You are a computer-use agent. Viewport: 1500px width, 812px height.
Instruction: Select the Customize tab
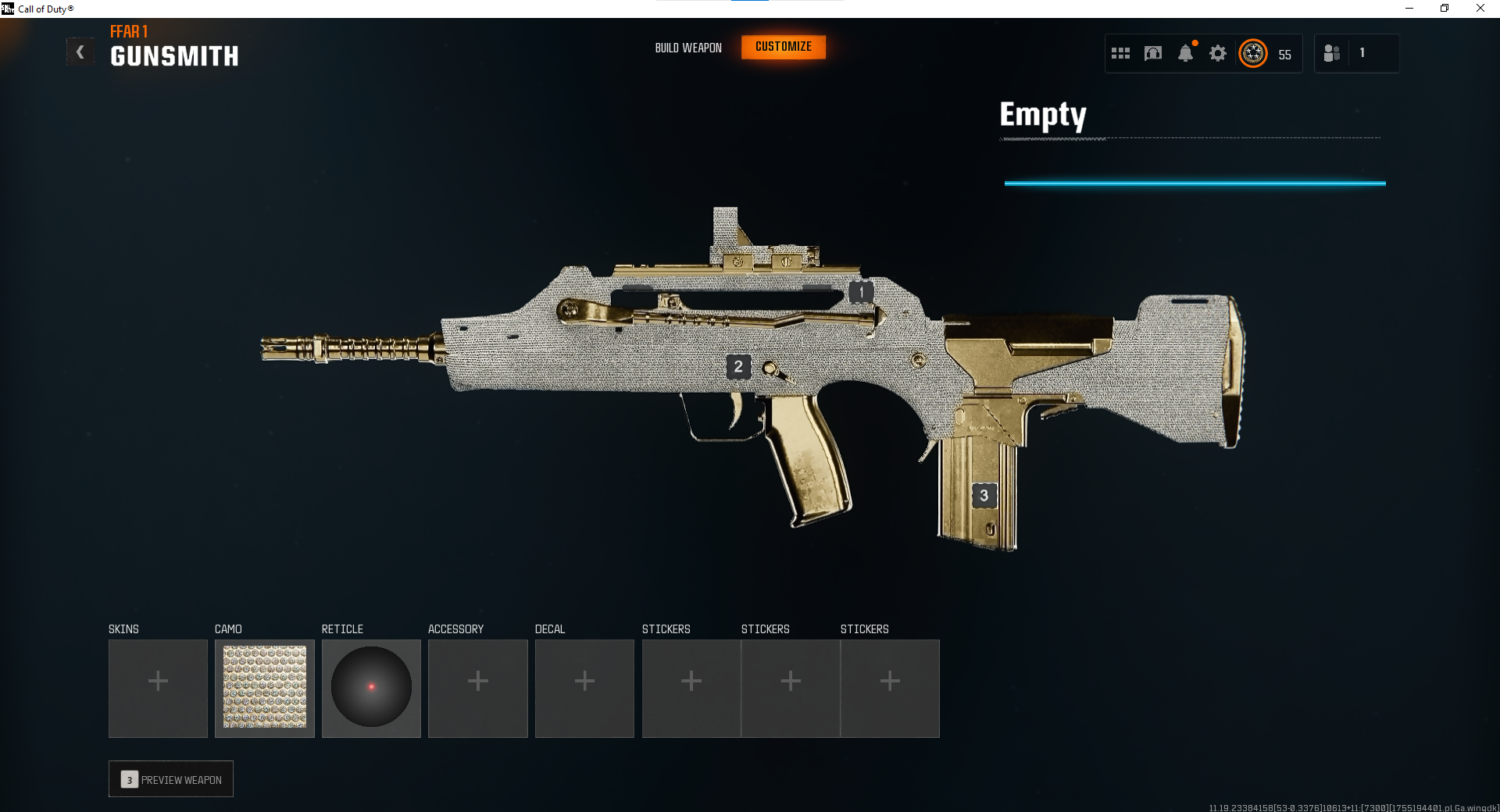(x=784, y=47)
